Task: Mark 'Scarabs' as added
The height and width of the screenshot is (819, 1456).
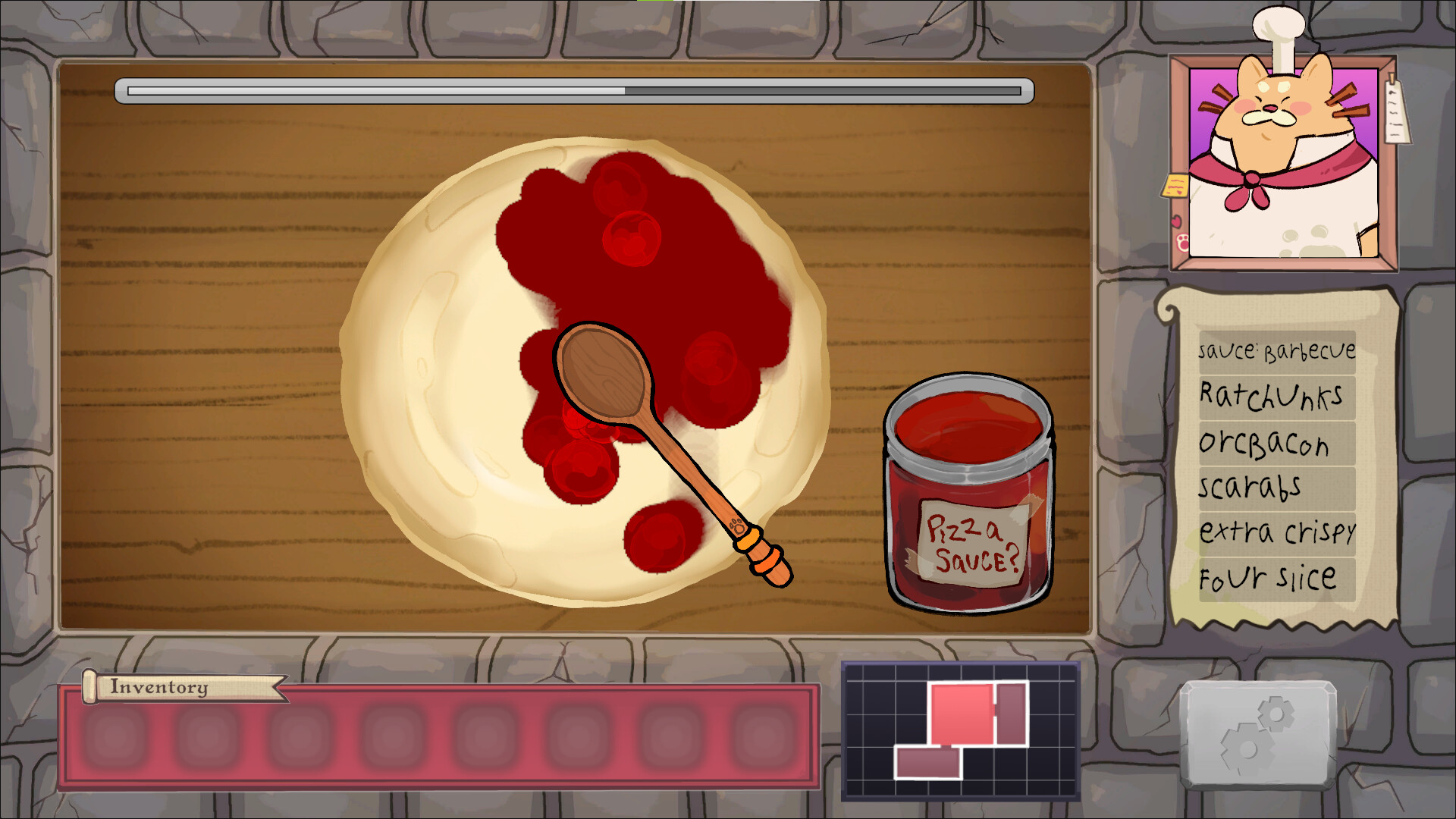Action: click(1252, 487)
